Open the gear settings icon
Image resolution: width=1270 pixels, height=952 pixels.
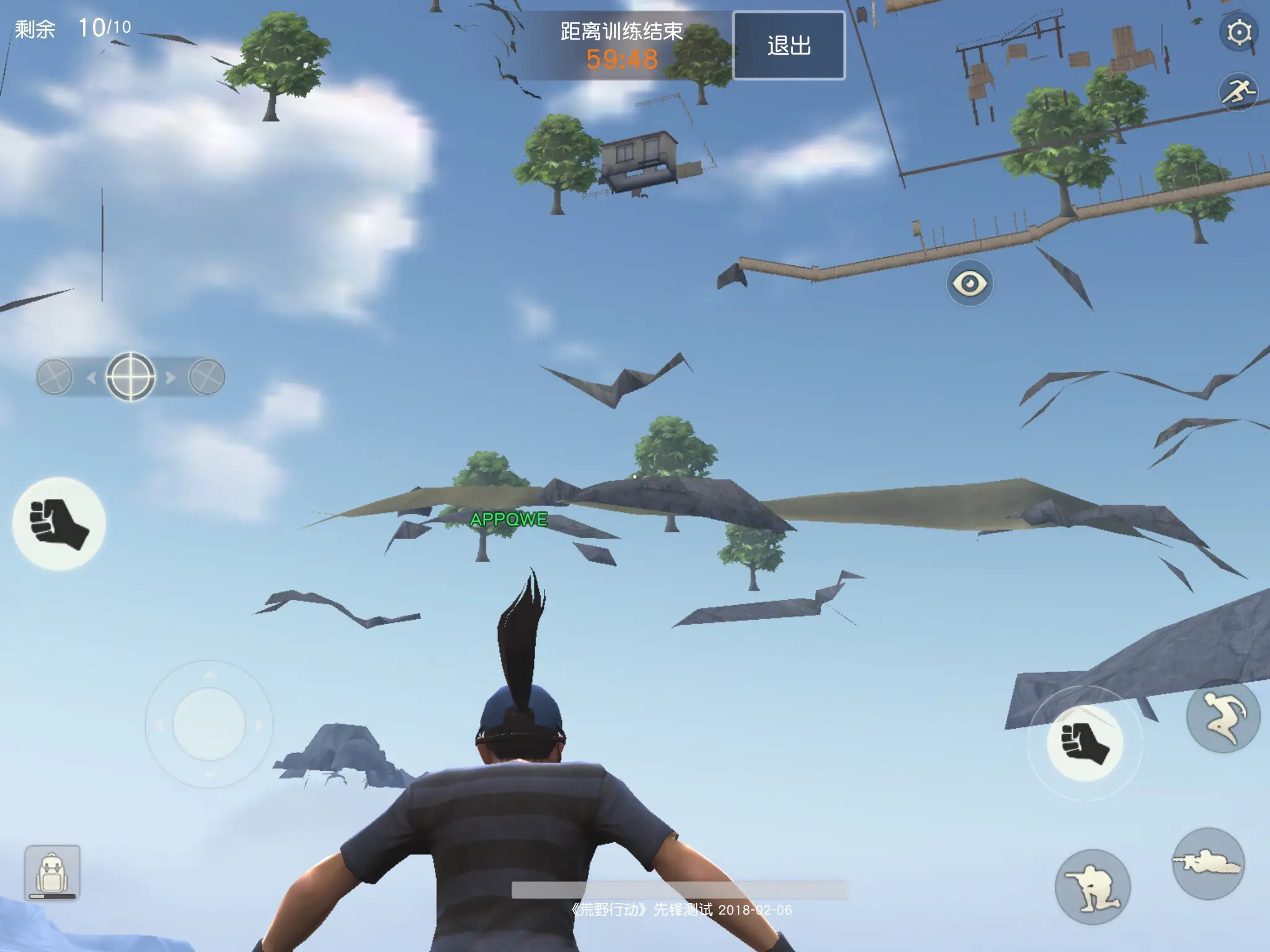click(x=1238, y=32)
